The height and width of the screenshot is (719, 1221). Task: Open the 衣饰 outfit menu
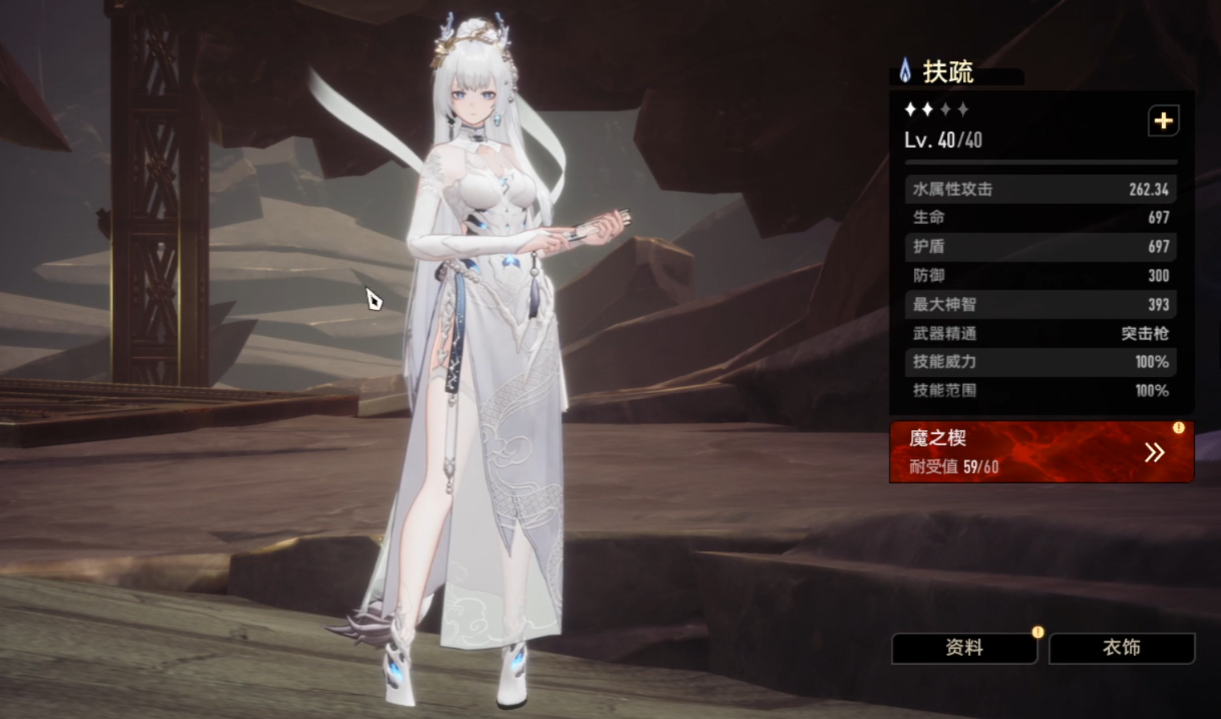tap(1121, 648)
